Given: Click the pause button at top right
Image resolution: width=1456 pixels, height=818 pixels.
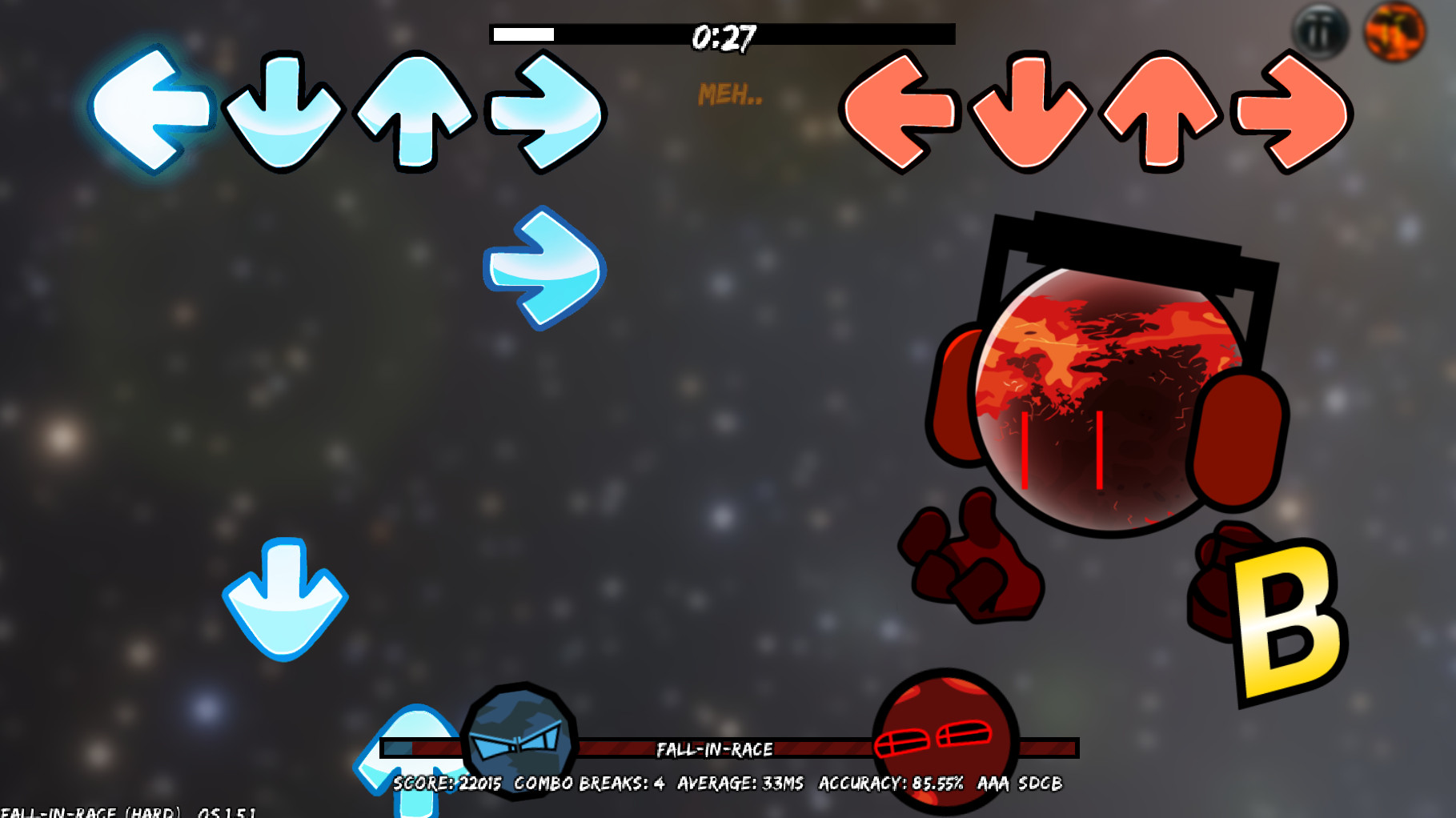Looking at the screenshot, I should tap(1320, 30).
